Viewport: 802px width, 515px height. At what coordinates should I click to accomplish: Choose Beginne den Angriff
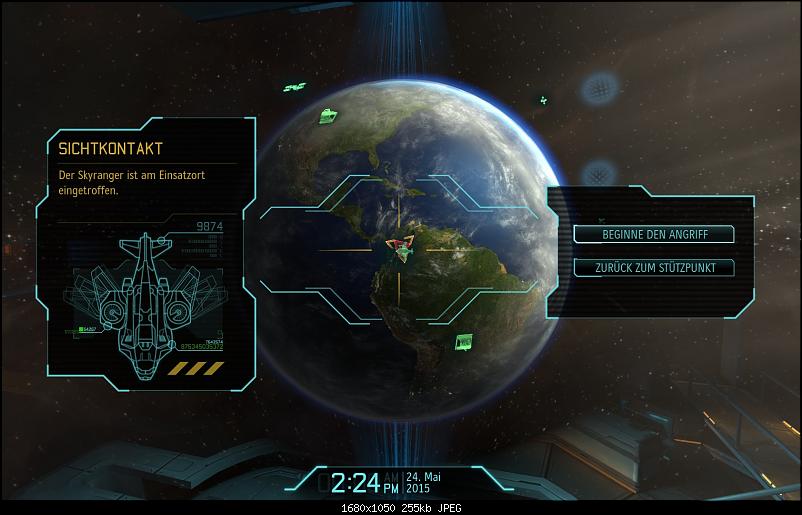[x=653, y=234]
